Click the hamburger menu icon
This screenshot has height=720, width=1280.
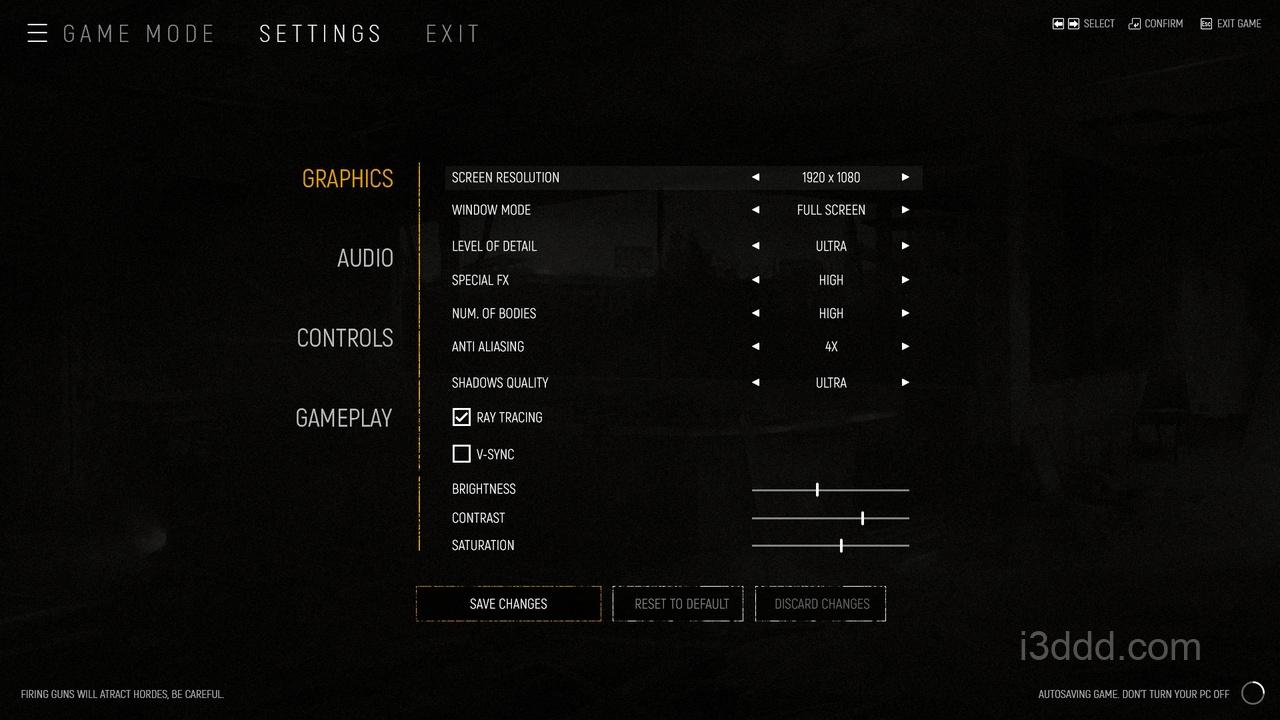pyautogui.click(x=37, y=34)
